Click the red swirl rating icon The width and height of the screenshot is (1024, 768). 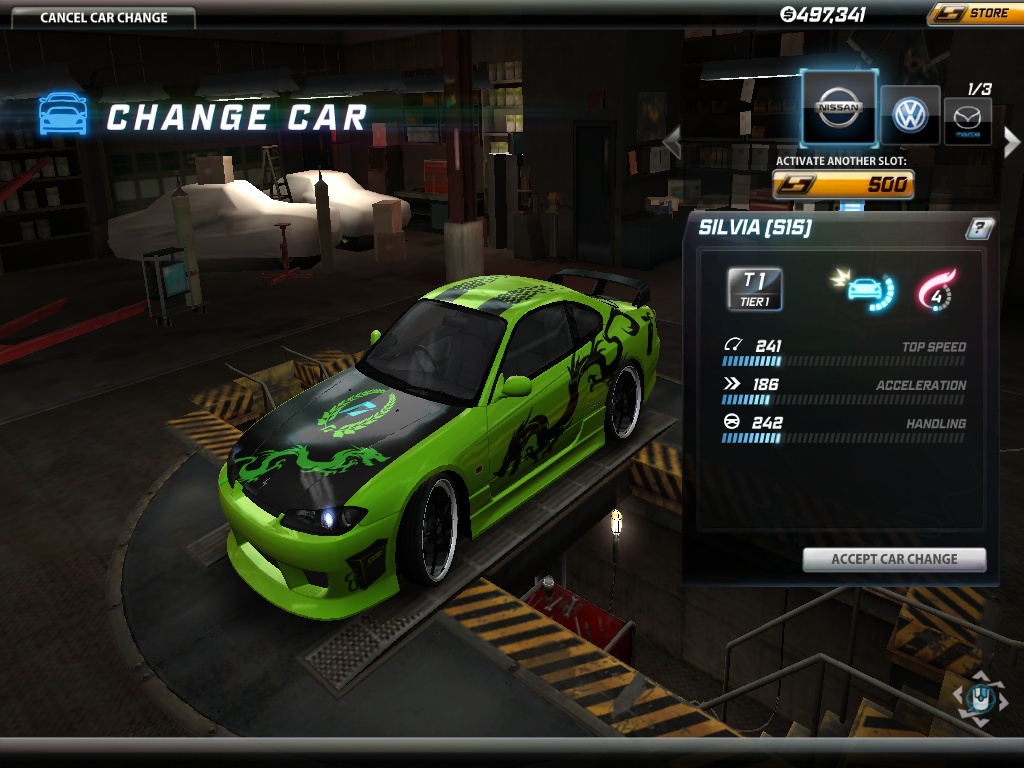click(936, 289)
